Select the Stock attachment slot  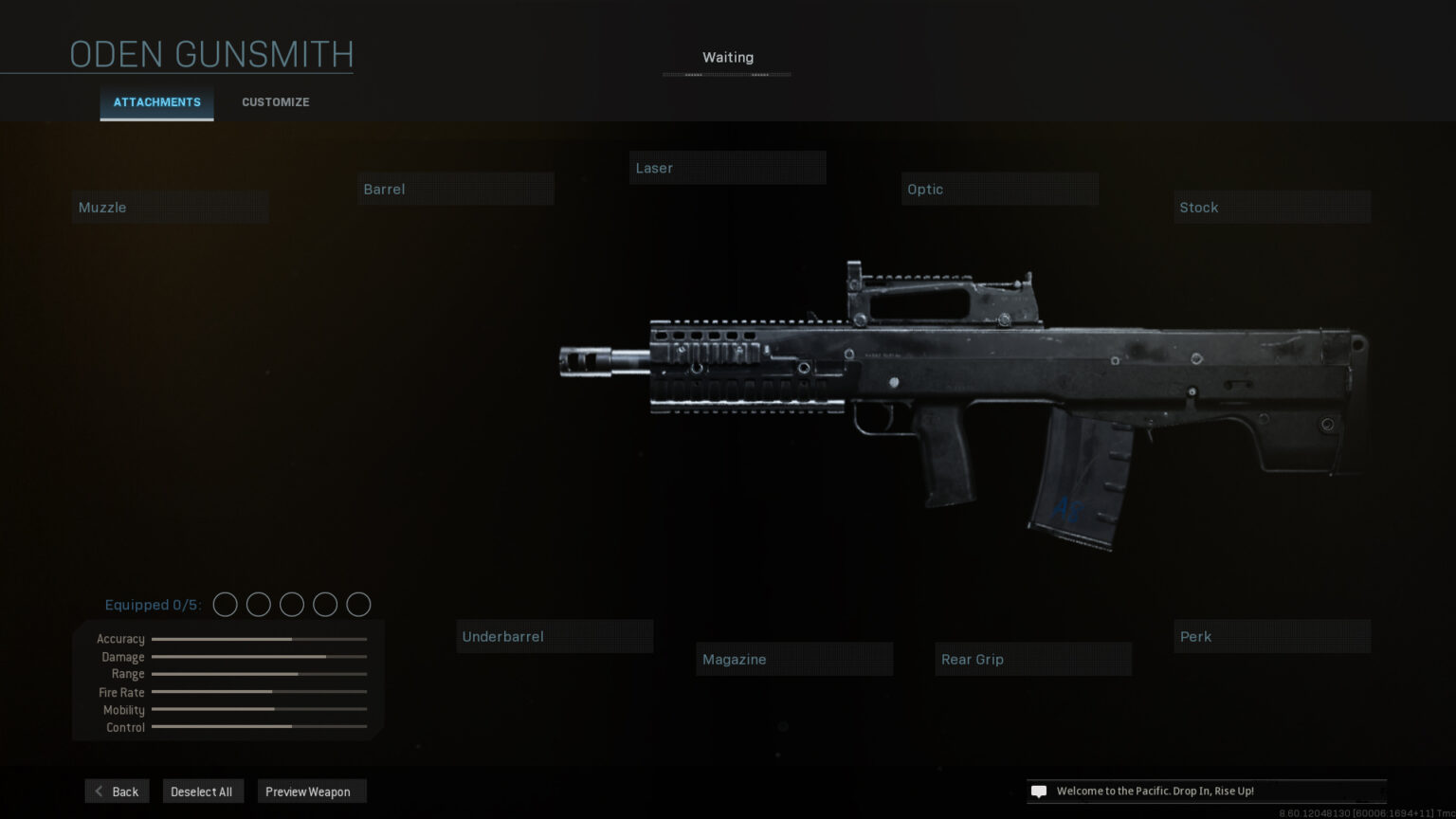click(x=1272, y=208)
